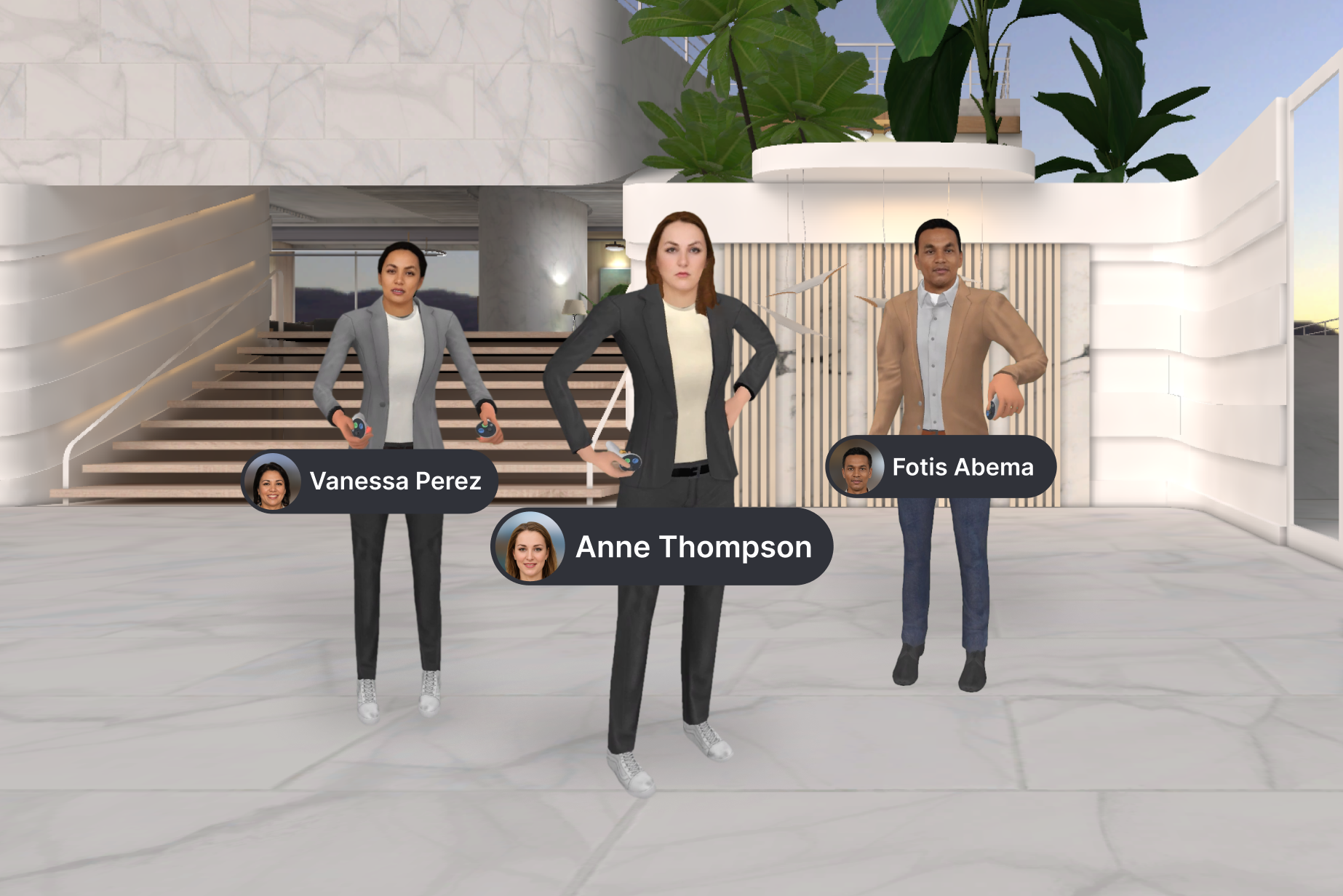Click the controller in Anne Thompson's hand
Screen dimensions: 1343x896
[631, 464]
